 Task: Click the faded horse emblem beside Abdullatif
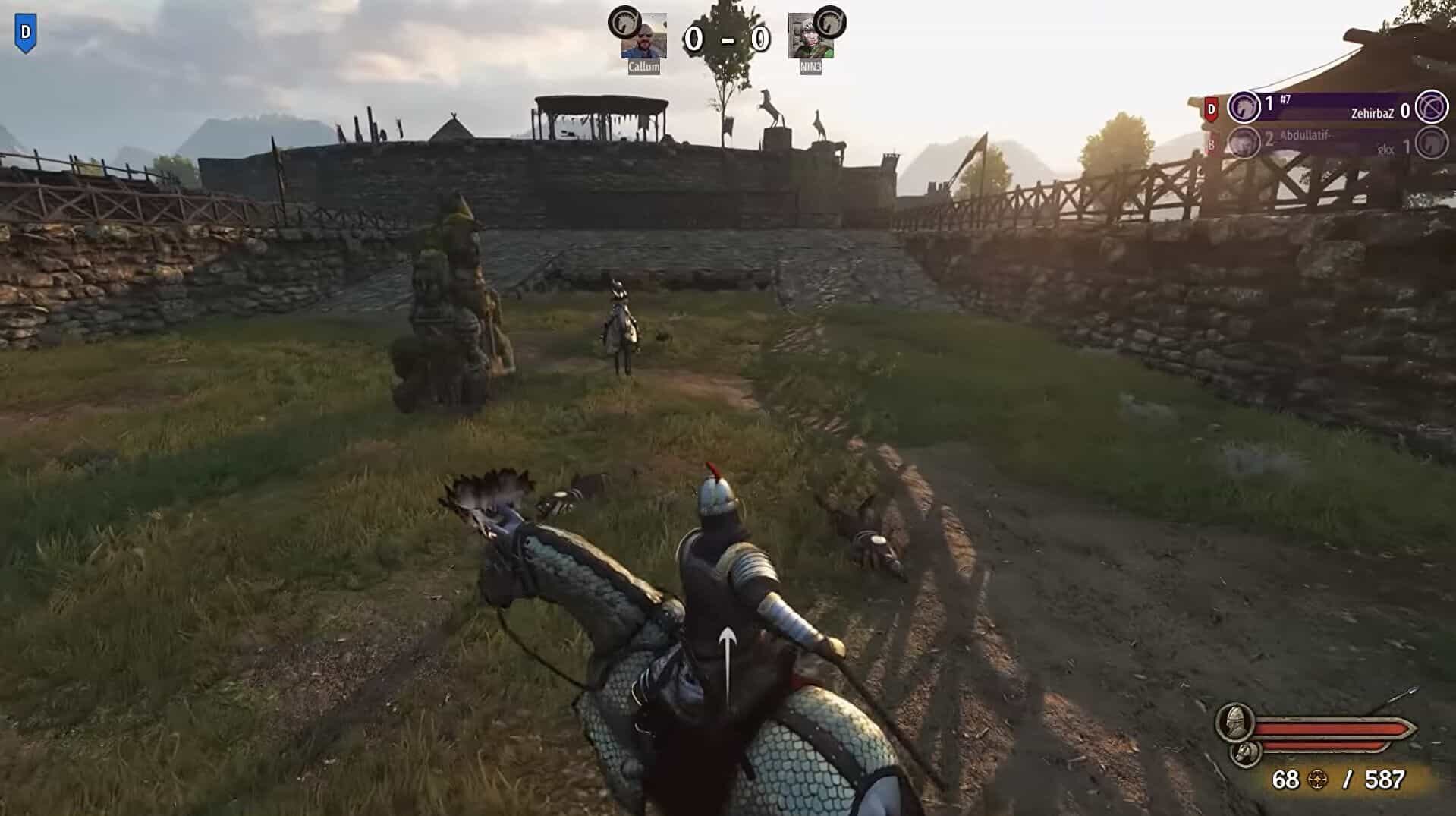[x=1243, y=143]
